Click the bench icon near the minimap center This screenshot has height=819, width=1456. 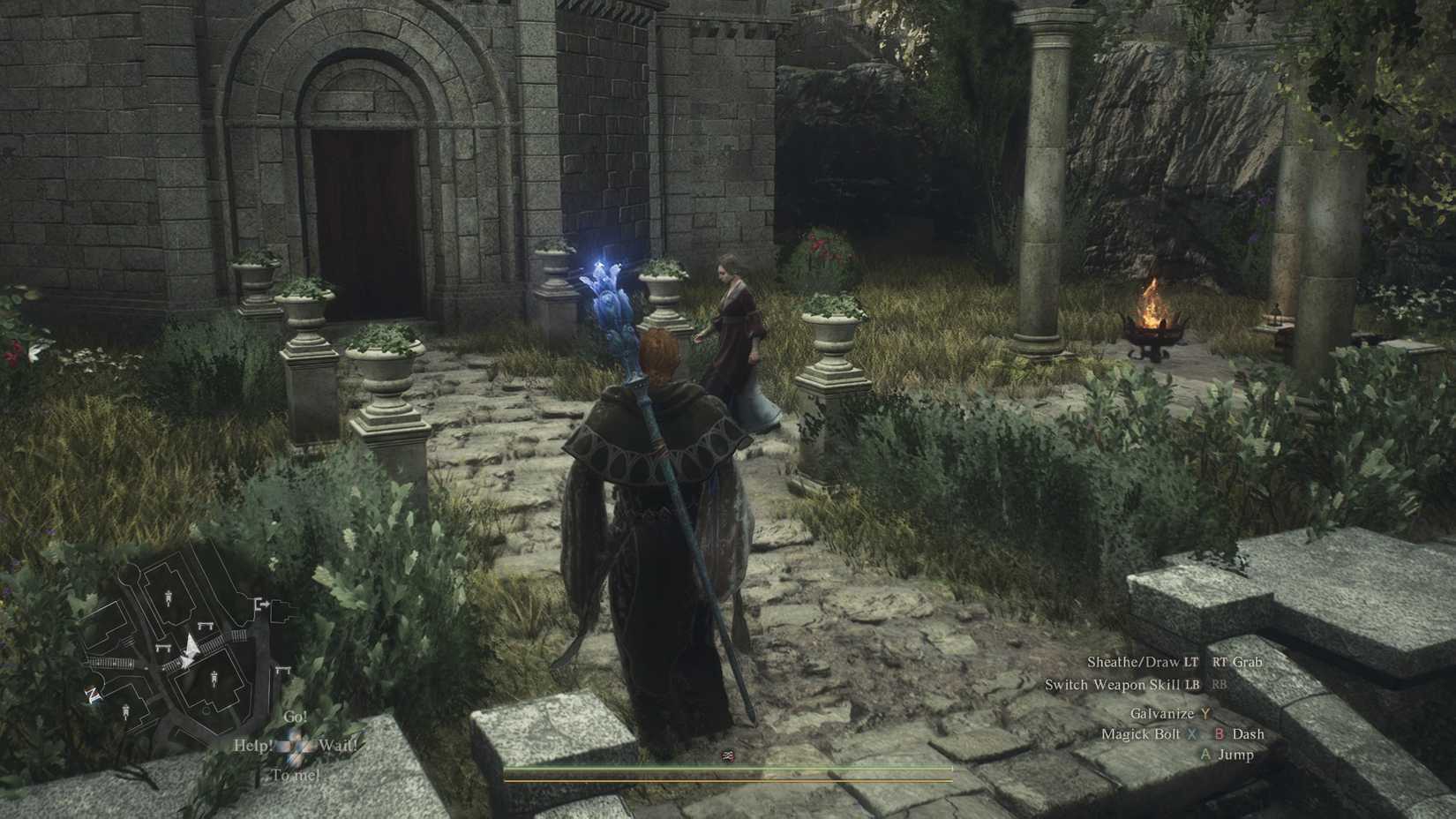206,625
